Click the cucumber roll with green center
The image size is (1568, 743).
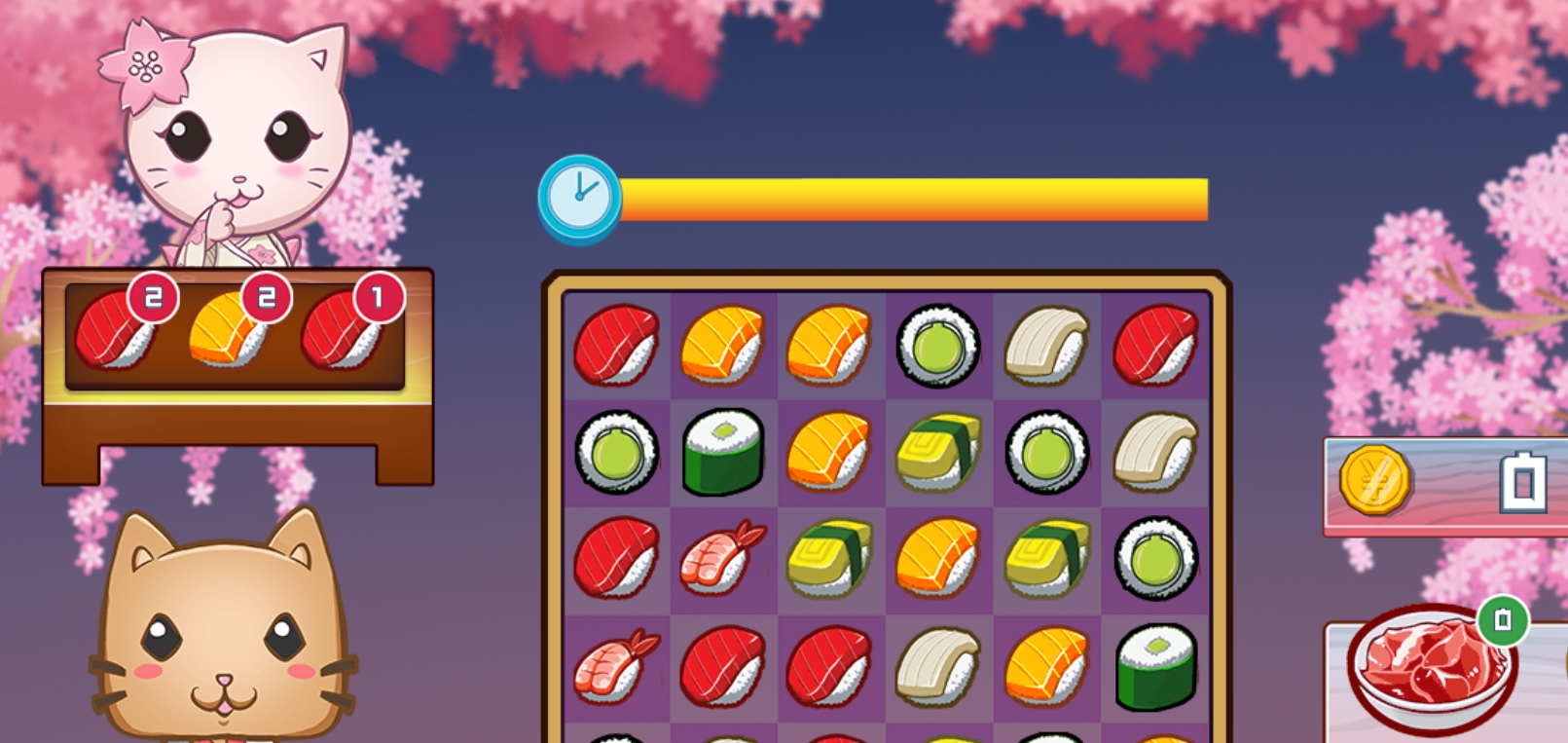[x=939, y=346]
